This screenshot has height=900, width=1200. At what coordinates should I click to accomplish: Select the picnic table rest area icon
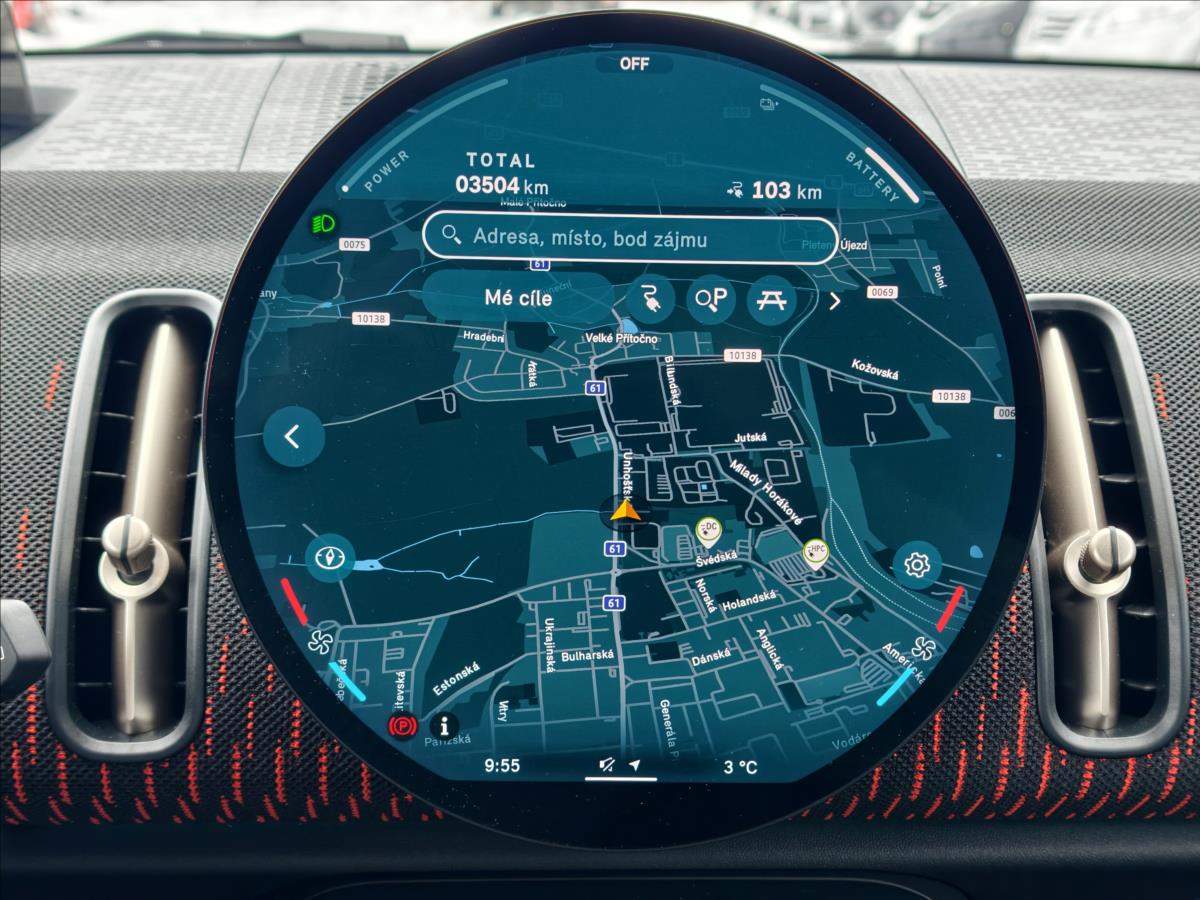point(771,299)
